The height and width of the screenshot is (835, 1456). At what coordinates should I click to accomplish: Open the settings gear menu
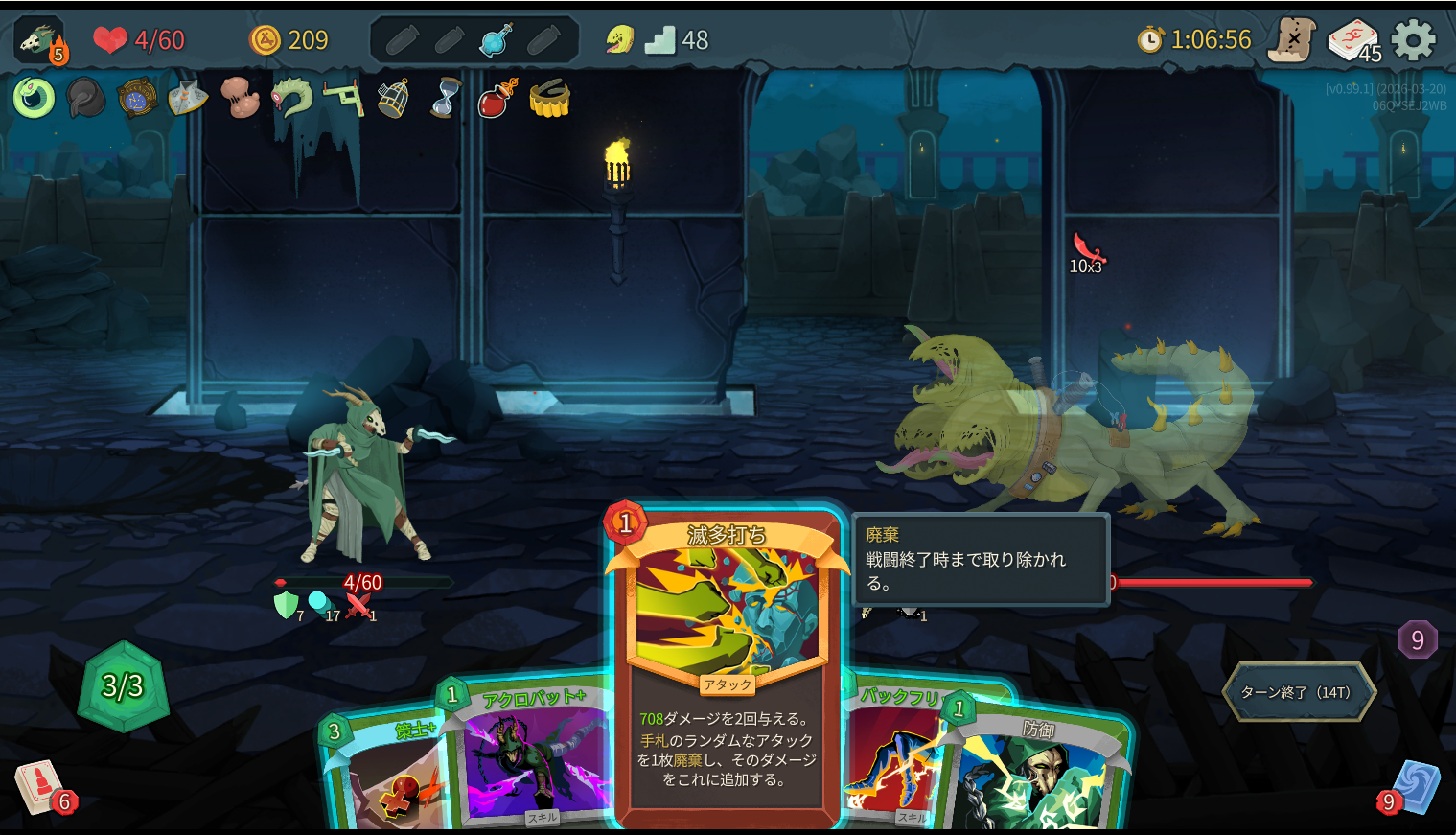click(x=1413, y=40)
